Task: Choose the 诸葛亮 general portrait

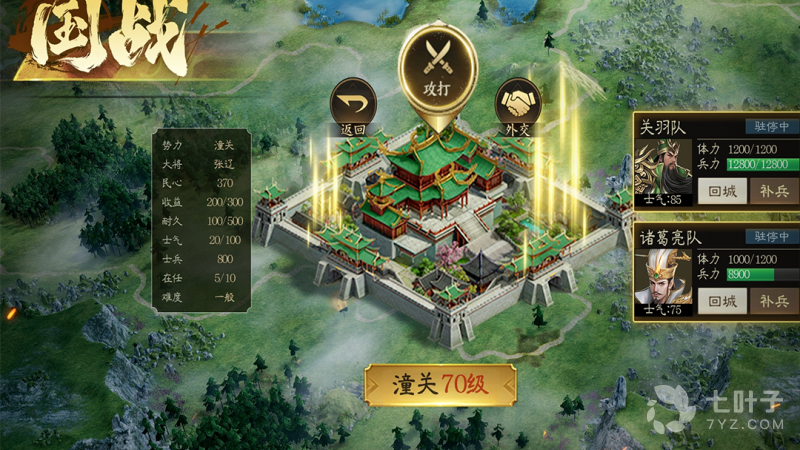Action: (663, 282)
